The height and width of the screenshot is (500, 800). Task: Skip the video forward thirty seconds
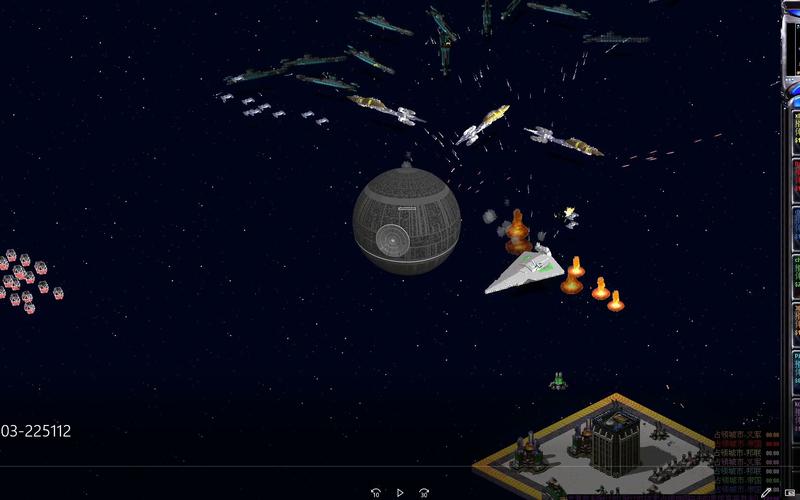(x=424, y=492)
